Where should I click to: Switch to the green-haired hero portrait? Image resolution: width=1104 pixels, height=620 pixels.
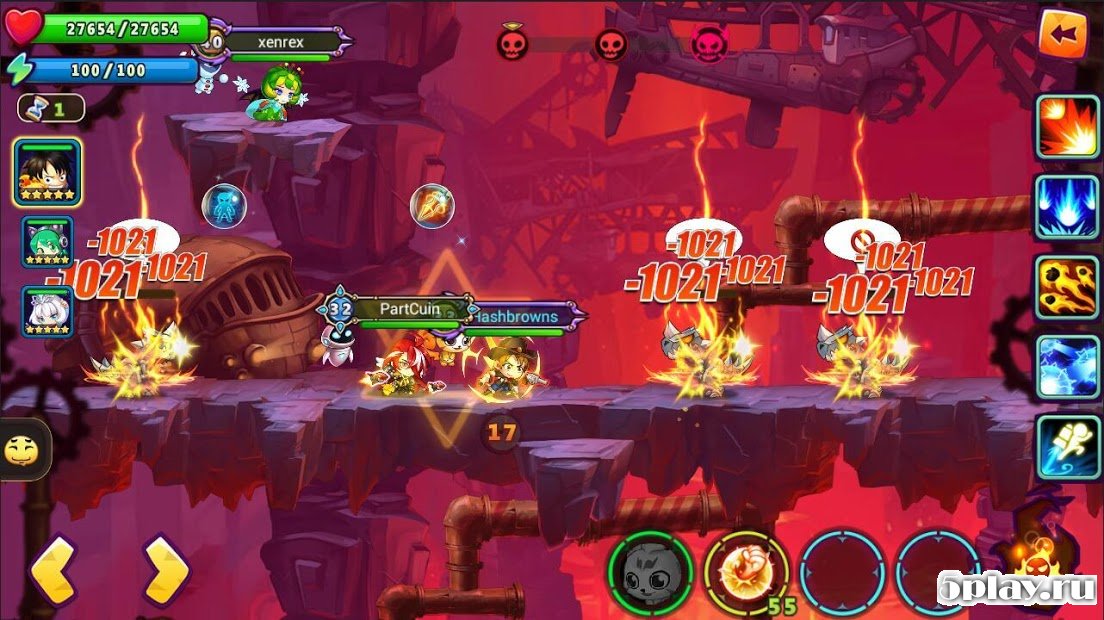47,242
